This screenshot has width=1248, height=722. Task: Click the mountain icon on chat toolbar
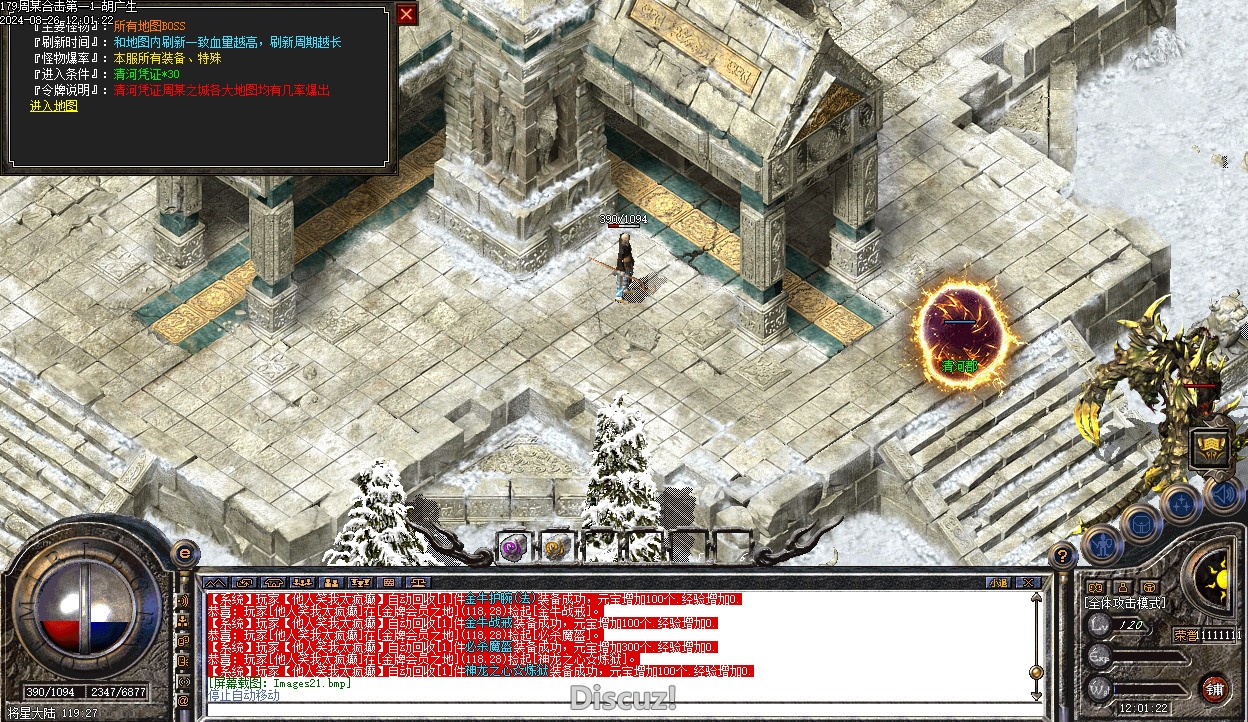point(215,582)
